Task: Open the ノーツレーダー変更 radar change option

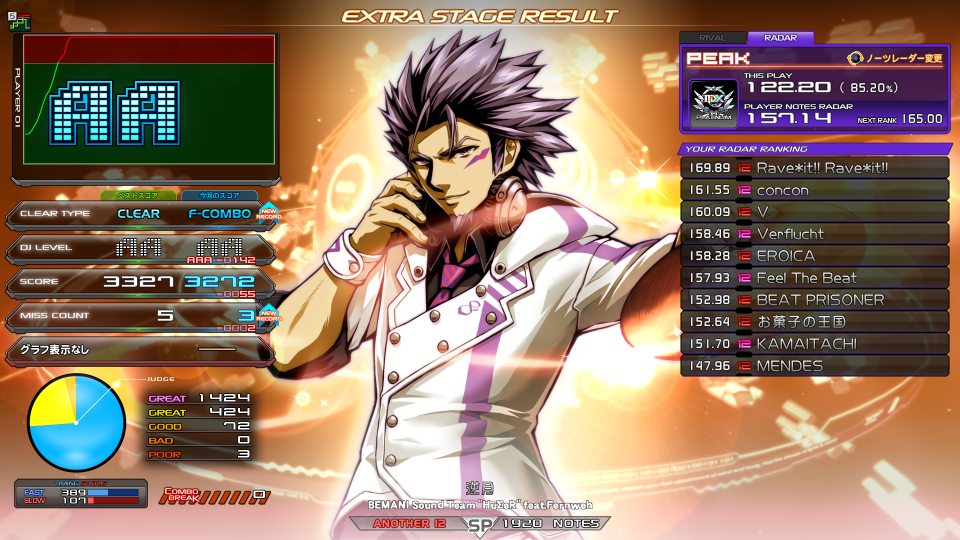Action: click(x=896, y=58)
